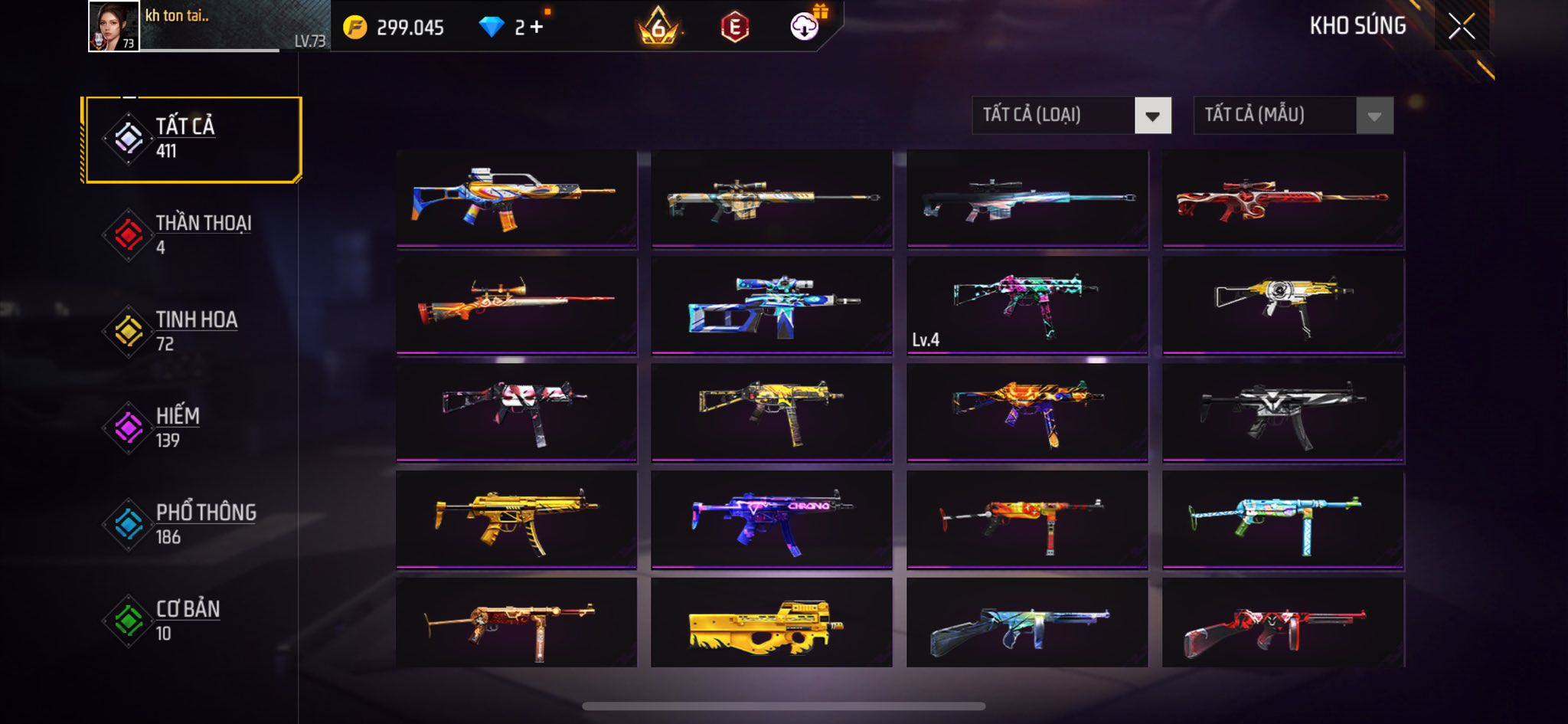Click the red E hexagon icon
1568x724 pixels.
coord(734,28)
